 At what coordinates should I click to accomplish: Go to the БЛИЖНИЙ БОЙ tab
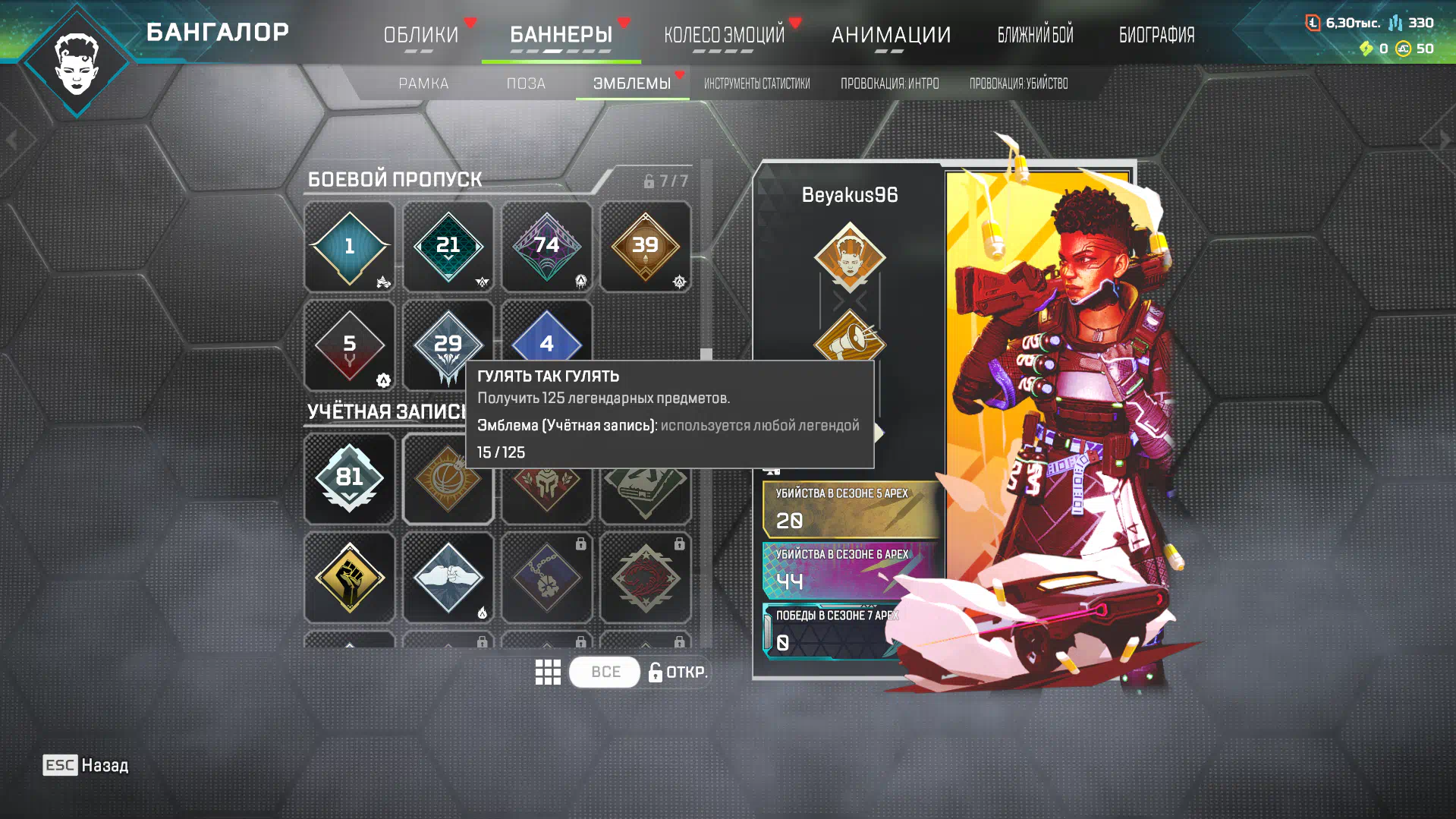point(1035,35)
